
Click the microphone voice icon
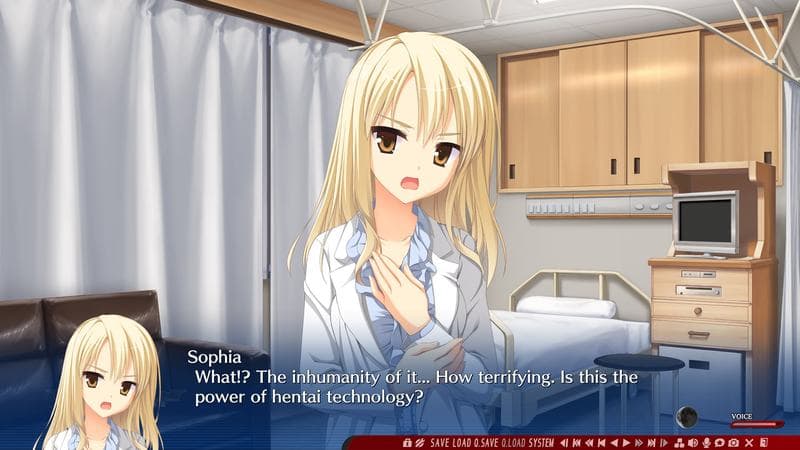click(x=706, y=442)
